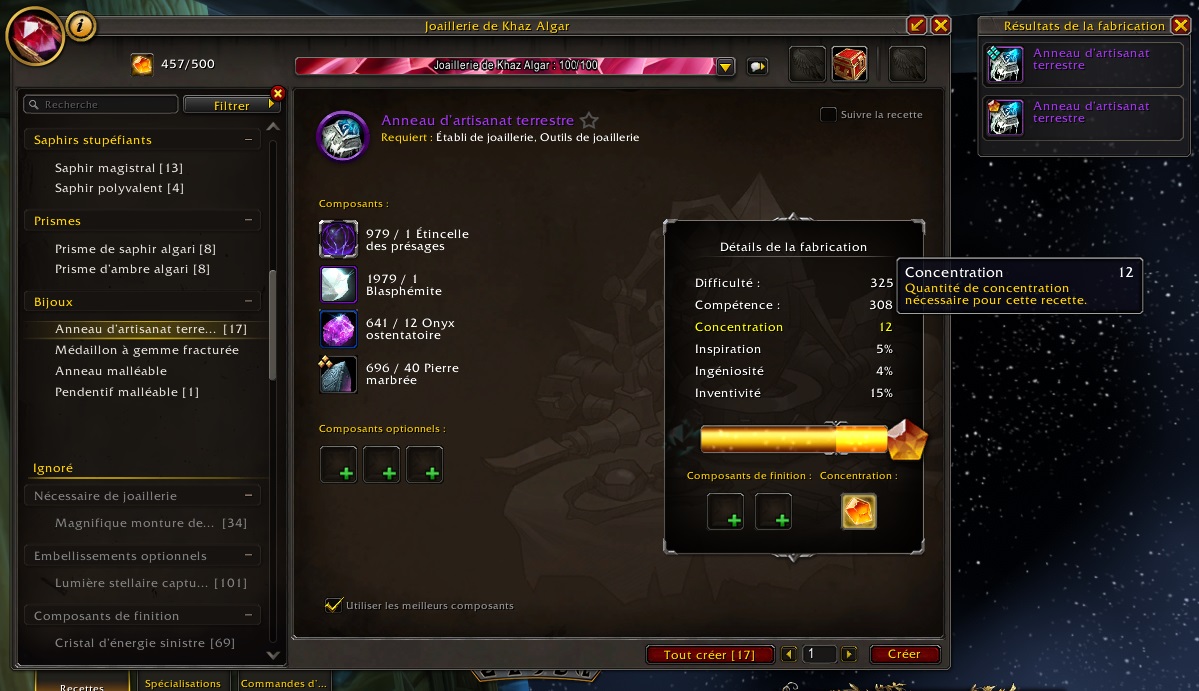Image resolution: width=1199 pixels, height=691 pixels.
Task: Switch to the Spécialisations tab
Action: point(182,683)
